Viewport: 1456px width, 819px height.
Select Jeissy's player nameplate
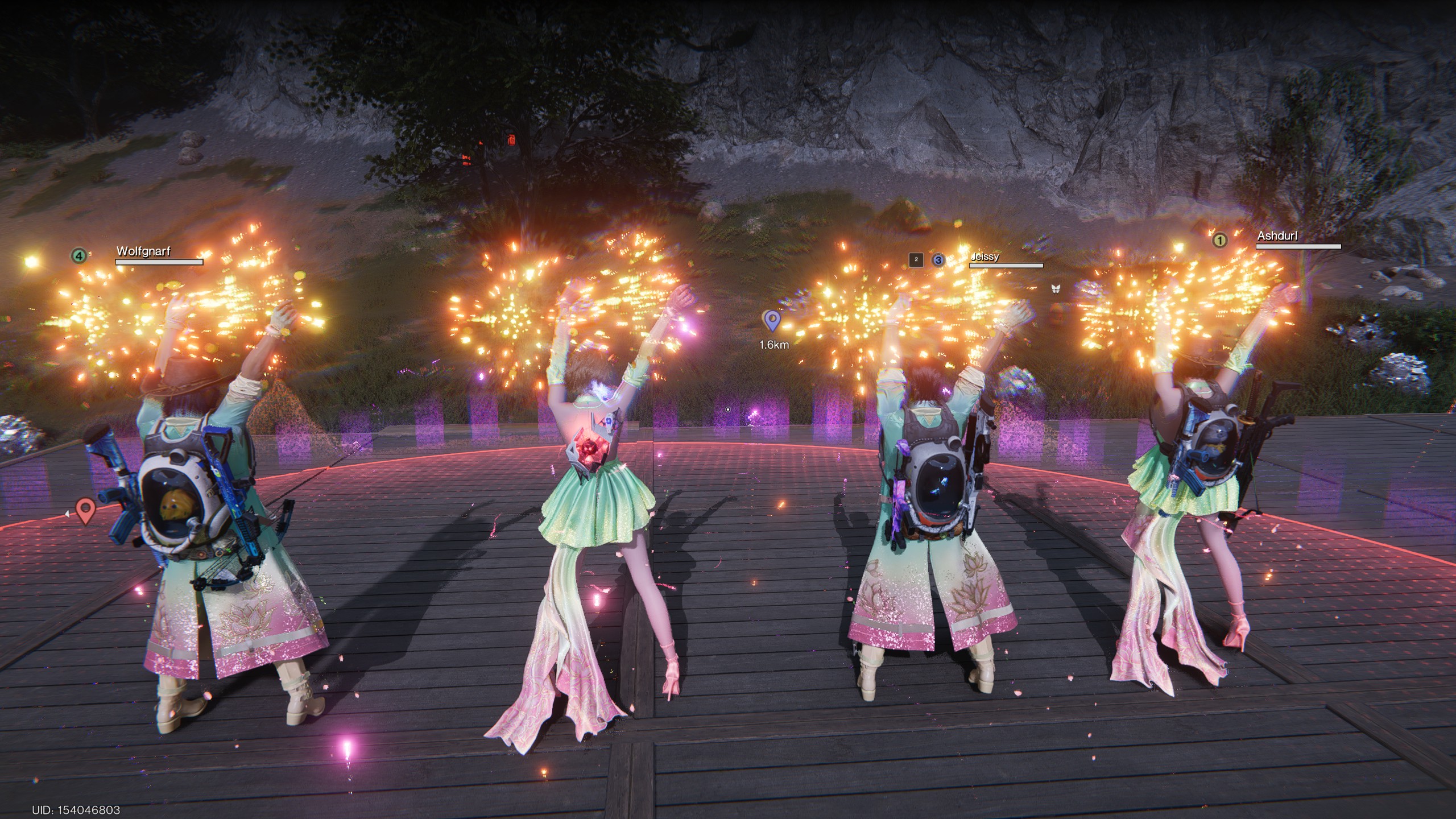click(985, 257)
